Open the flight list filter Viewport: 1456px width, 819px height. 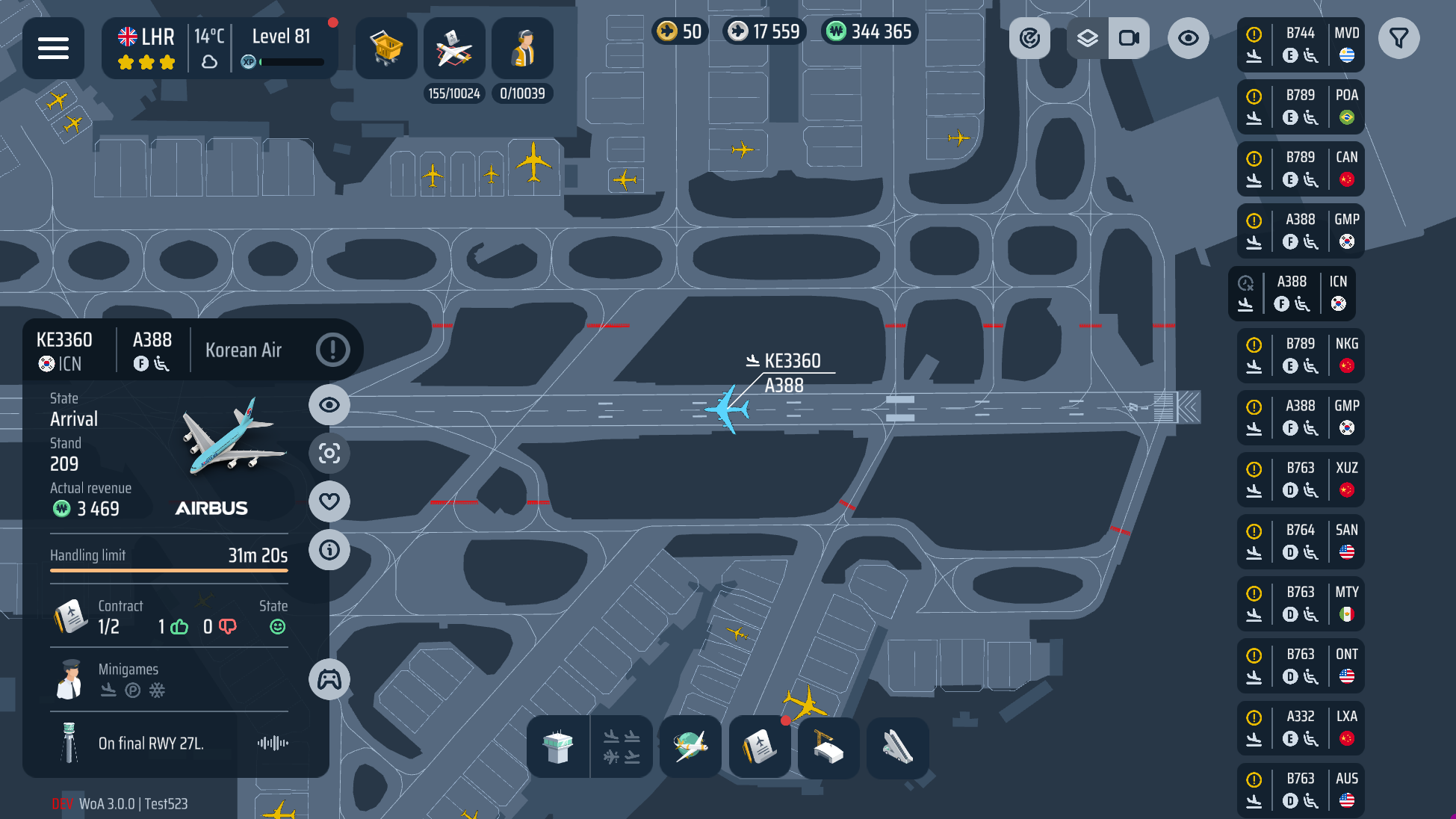pos(1399,38)
